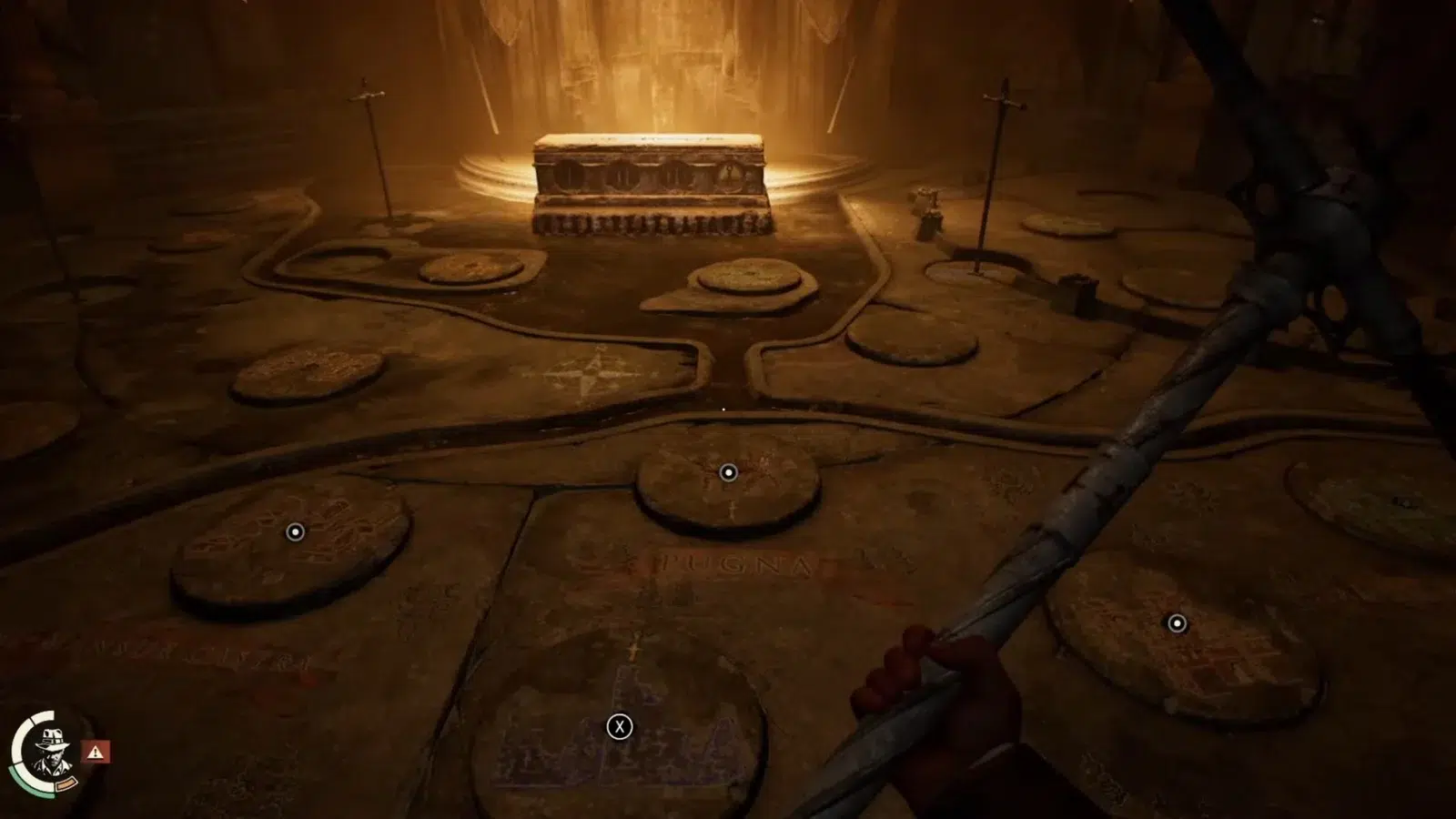The height and width of the screenshot is (819, 1456).
Task: Select the interaction marker on the center plate
Action: coord(728,472)
